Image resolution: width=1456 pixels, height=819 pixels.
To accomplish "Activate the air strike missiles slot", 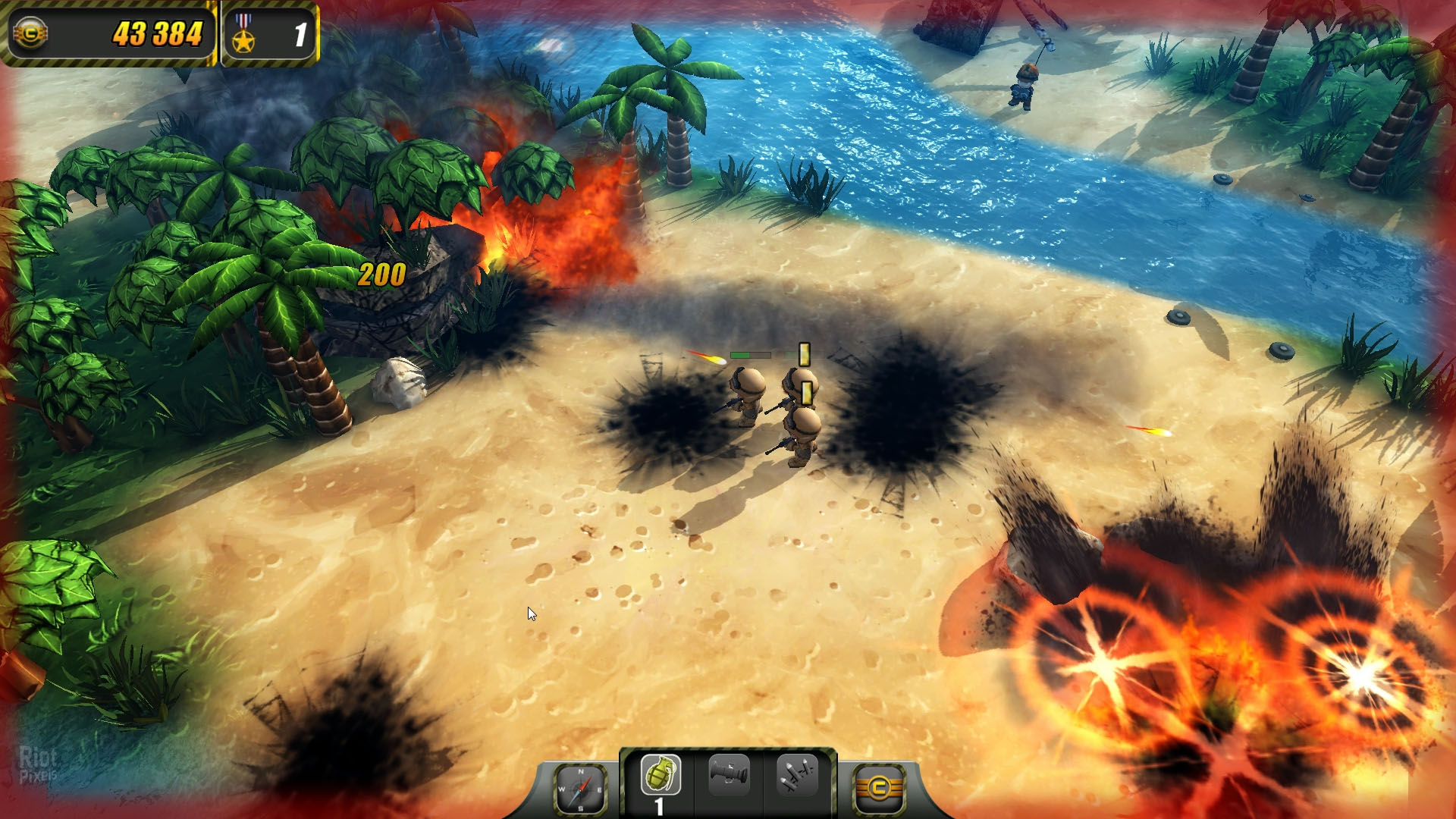I will tap(796, 775).
